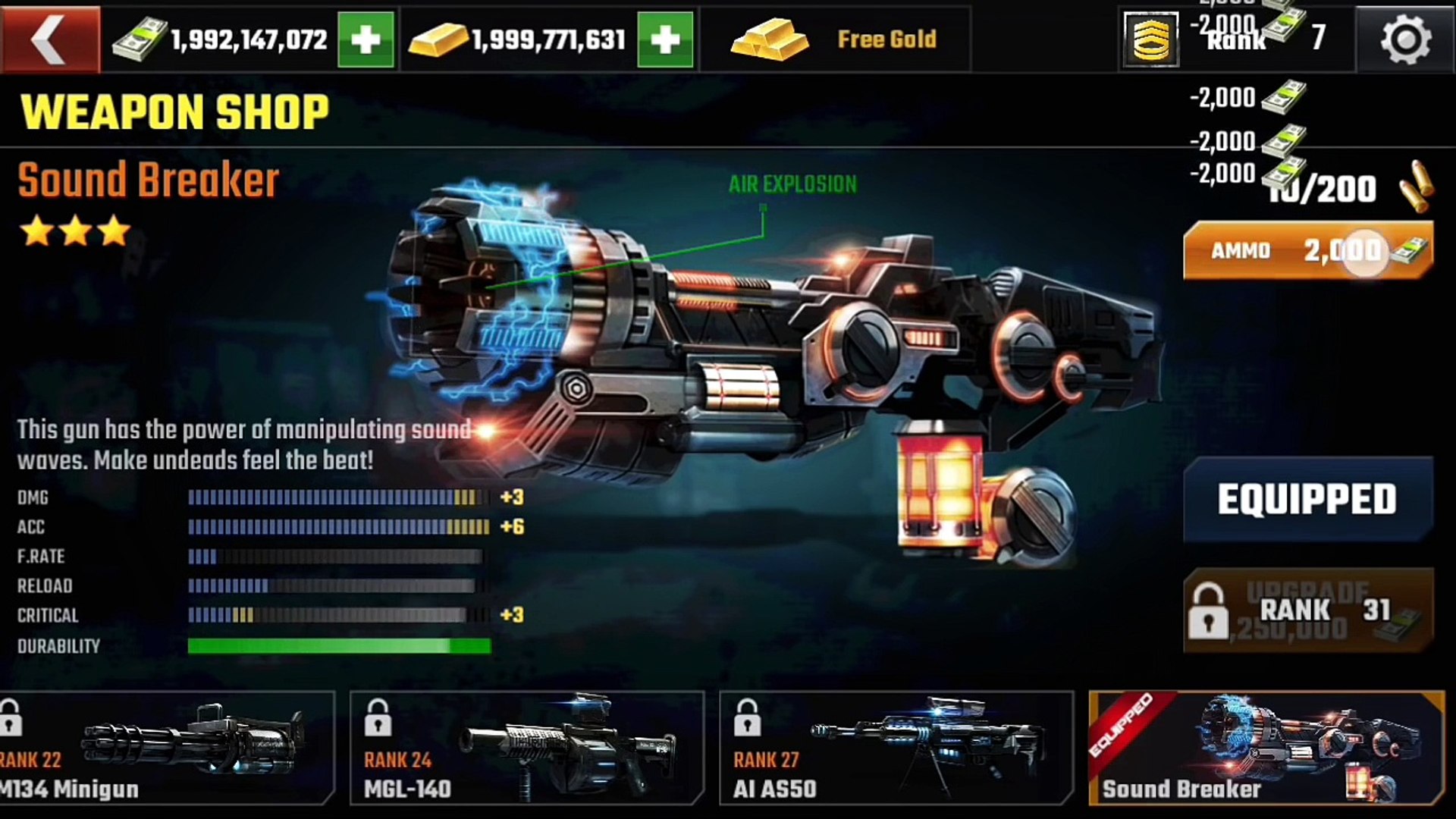Add more cash with the green plus
This screenshot has width=1456, height=819.
tap(366, 39)
